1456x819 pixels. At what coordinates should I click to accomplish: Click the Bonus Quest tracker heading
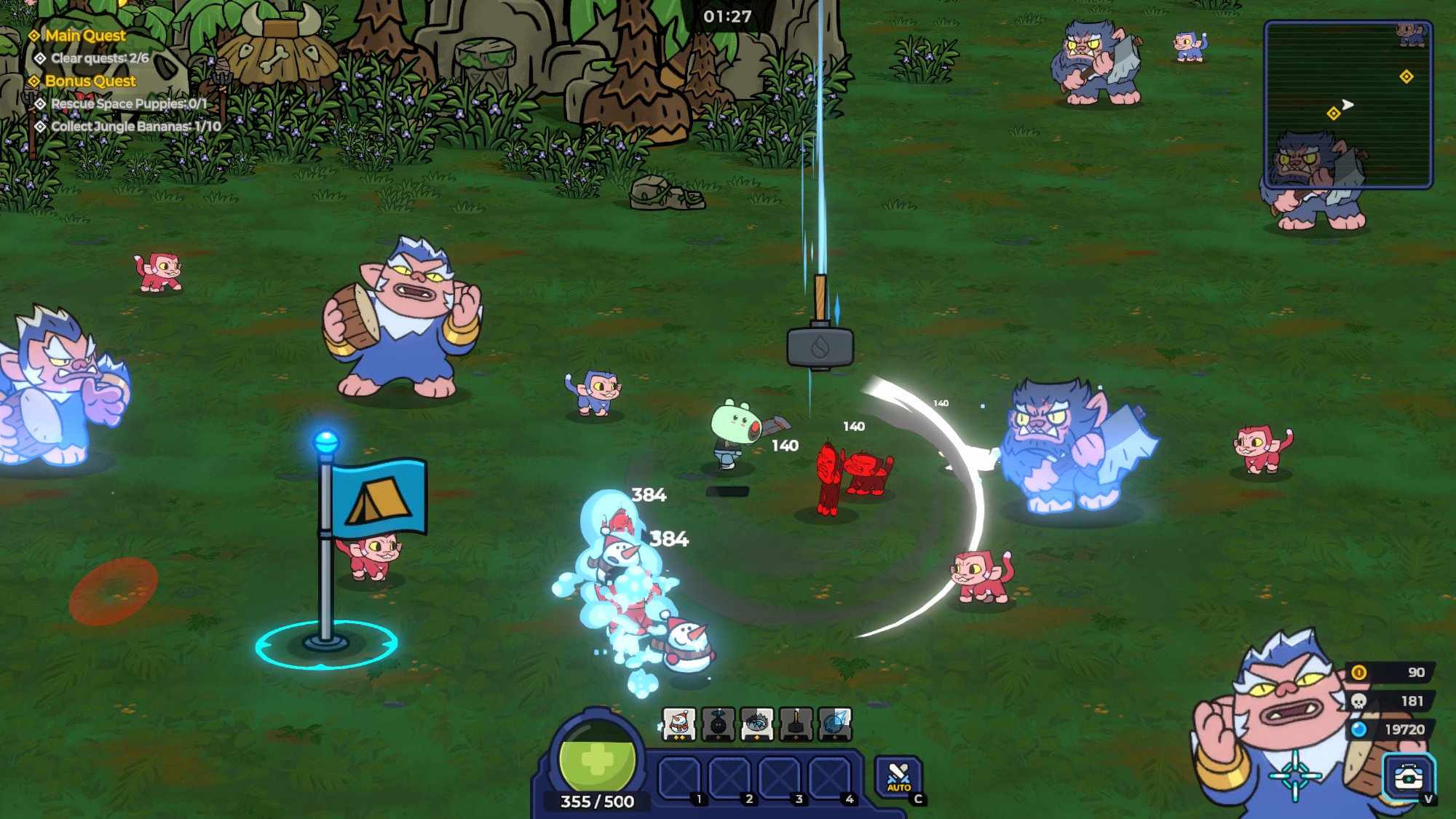(90, 81)
